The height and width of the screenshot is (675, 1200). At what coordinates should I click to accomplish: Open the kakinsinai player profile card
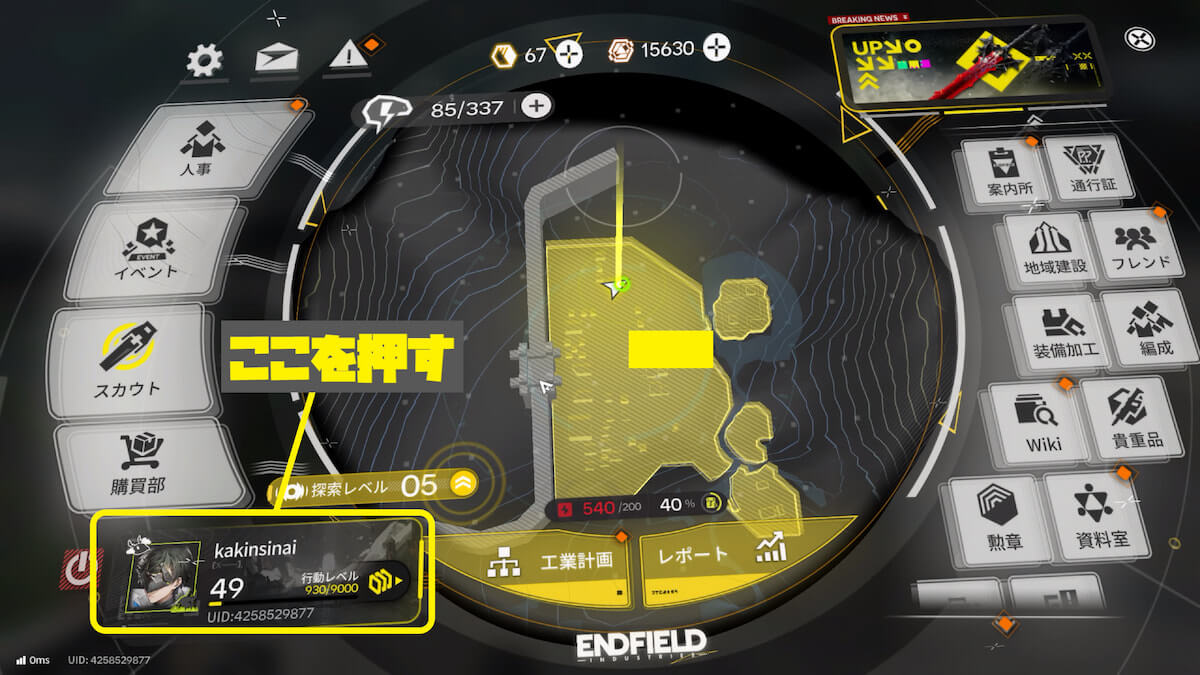coord(262,573)
